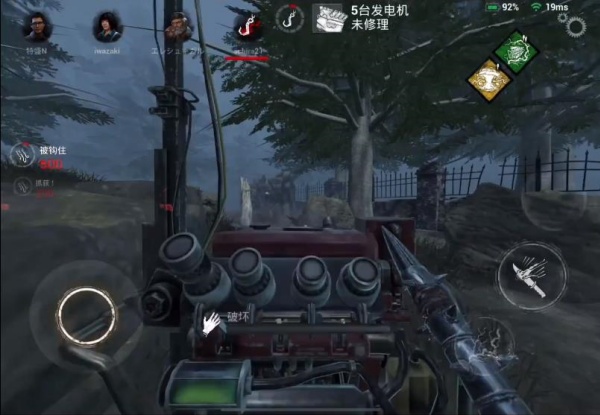Tap the knife attack button
600x415 pixels.
(x=530, y=273)
